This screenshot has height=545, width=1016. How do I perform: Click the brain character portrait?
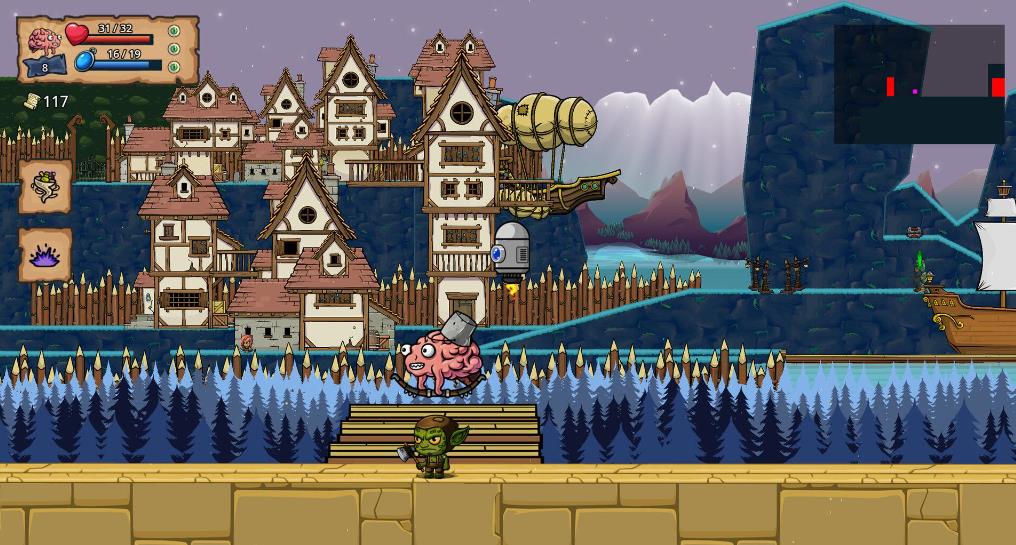pyautogui.click(x=45, y=42)
